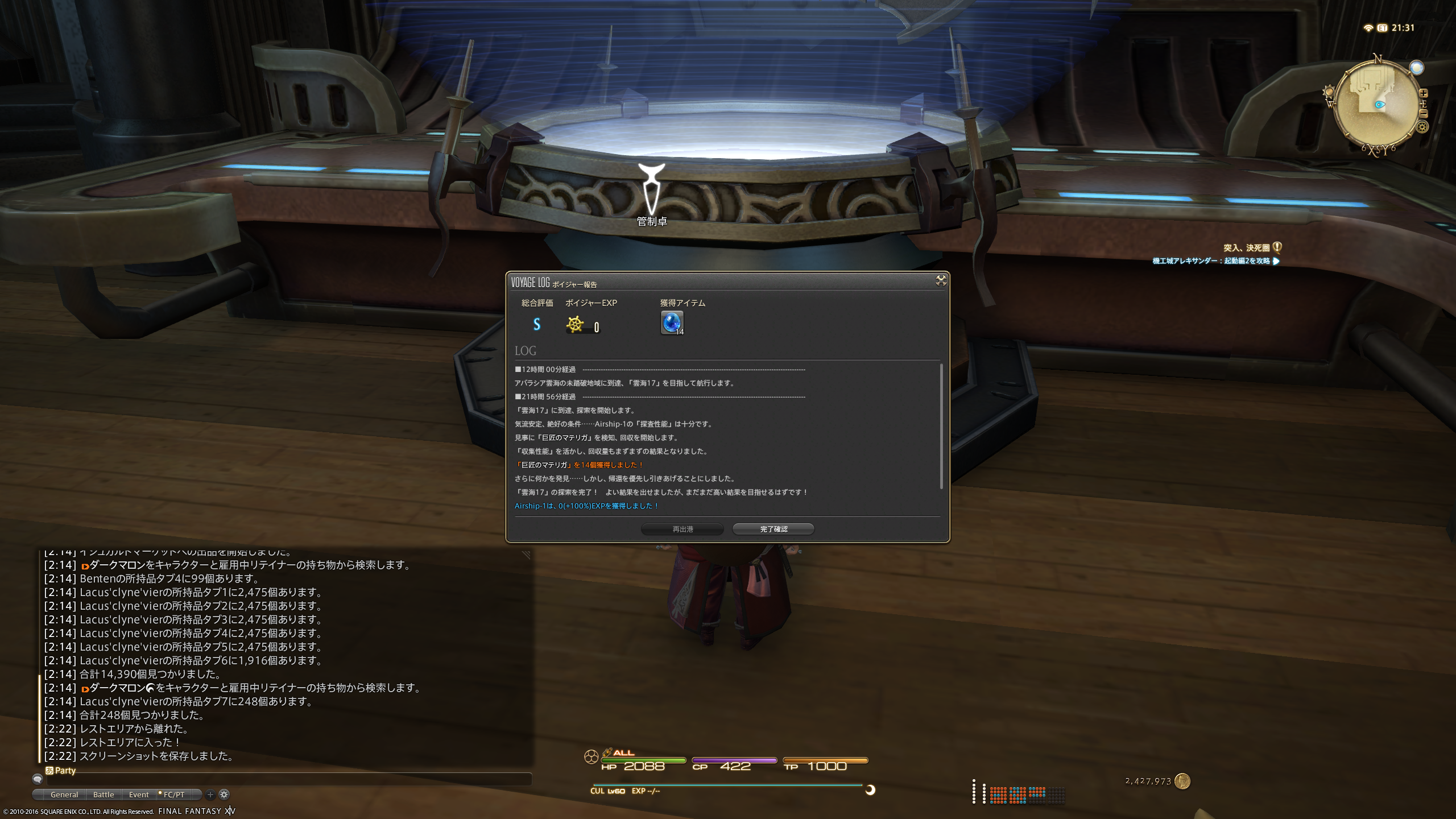Open chat log settings gear
This screenshot has height=819, width=1456.
pyautogui.click(x=224, y=795)
